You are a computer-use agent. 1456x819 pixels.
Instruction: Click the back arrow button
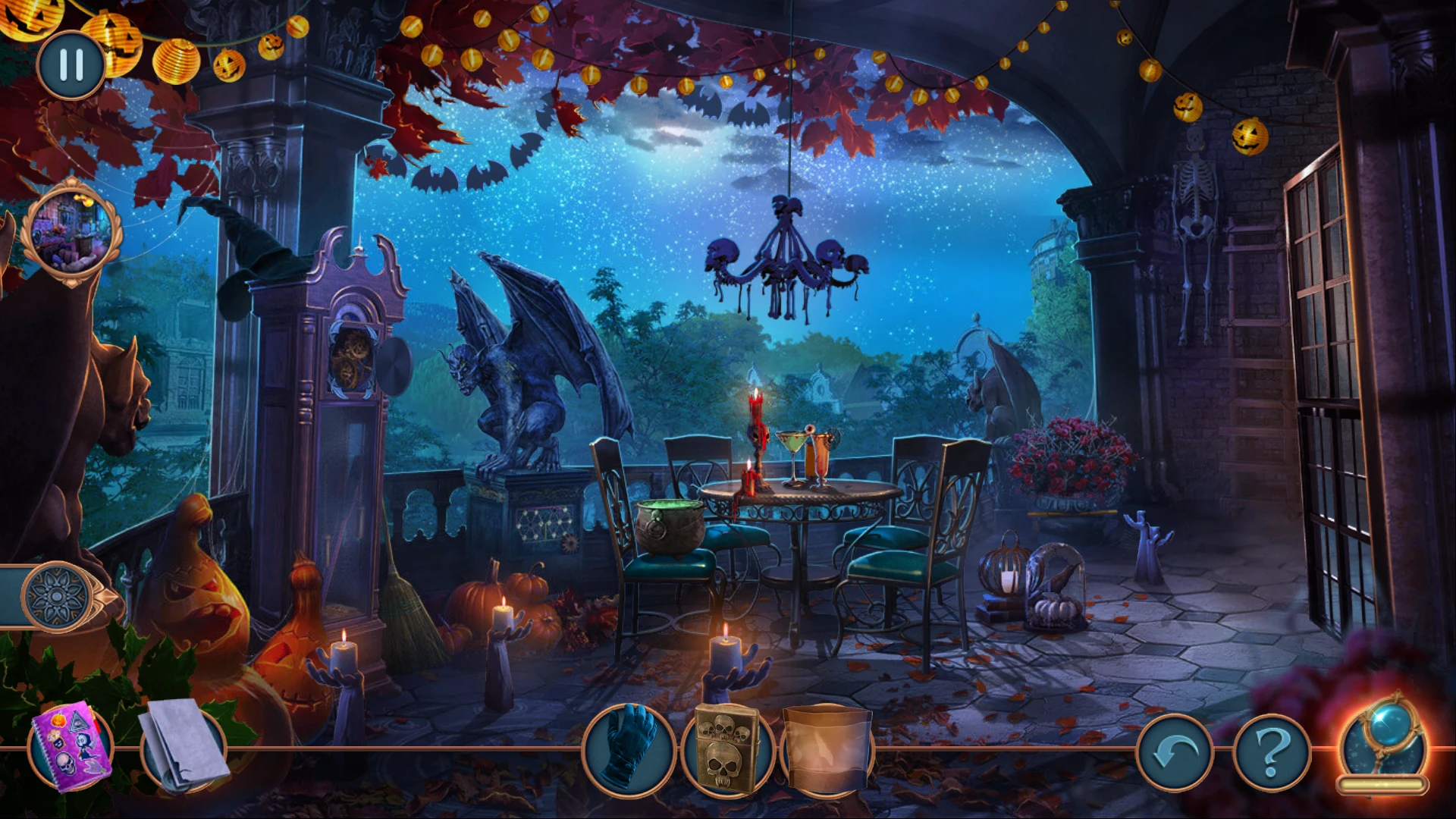pyautogui.click(x=1174, y=752)
